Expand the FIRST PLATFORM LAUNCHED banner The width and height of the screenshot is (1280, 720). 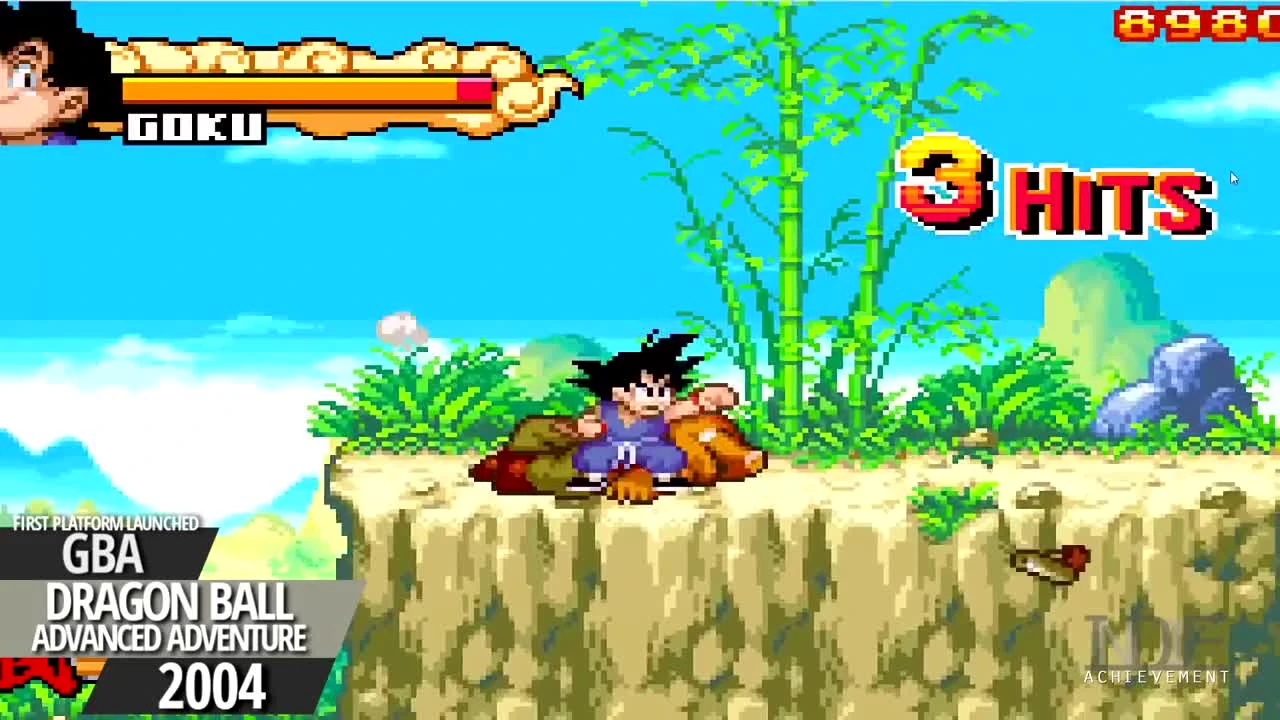point(105,521)
